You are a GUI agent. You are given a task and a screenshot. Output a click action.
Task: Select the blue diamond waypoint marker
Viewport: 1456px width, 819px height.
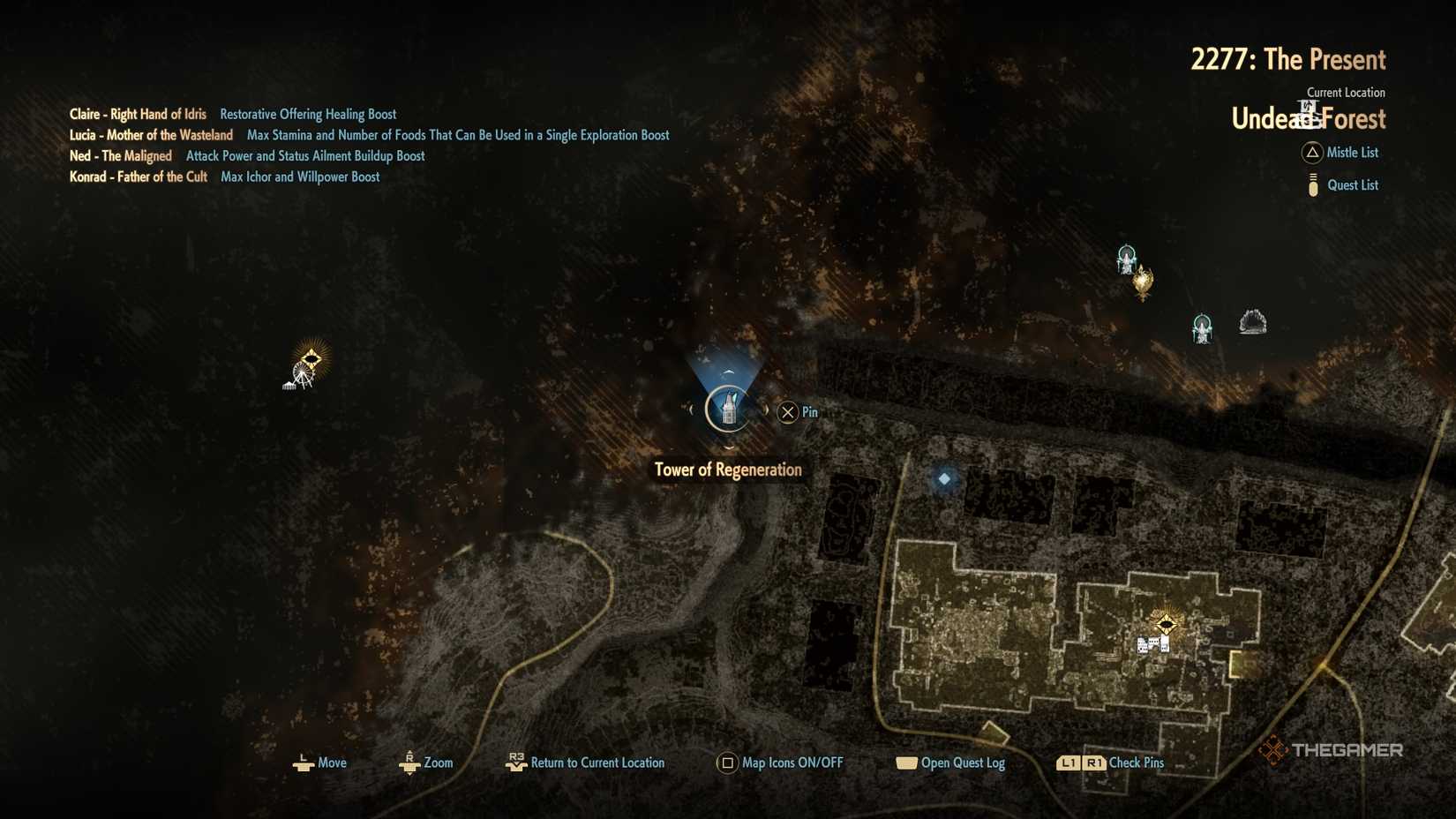pyautogui.click(x=943, y=477)
